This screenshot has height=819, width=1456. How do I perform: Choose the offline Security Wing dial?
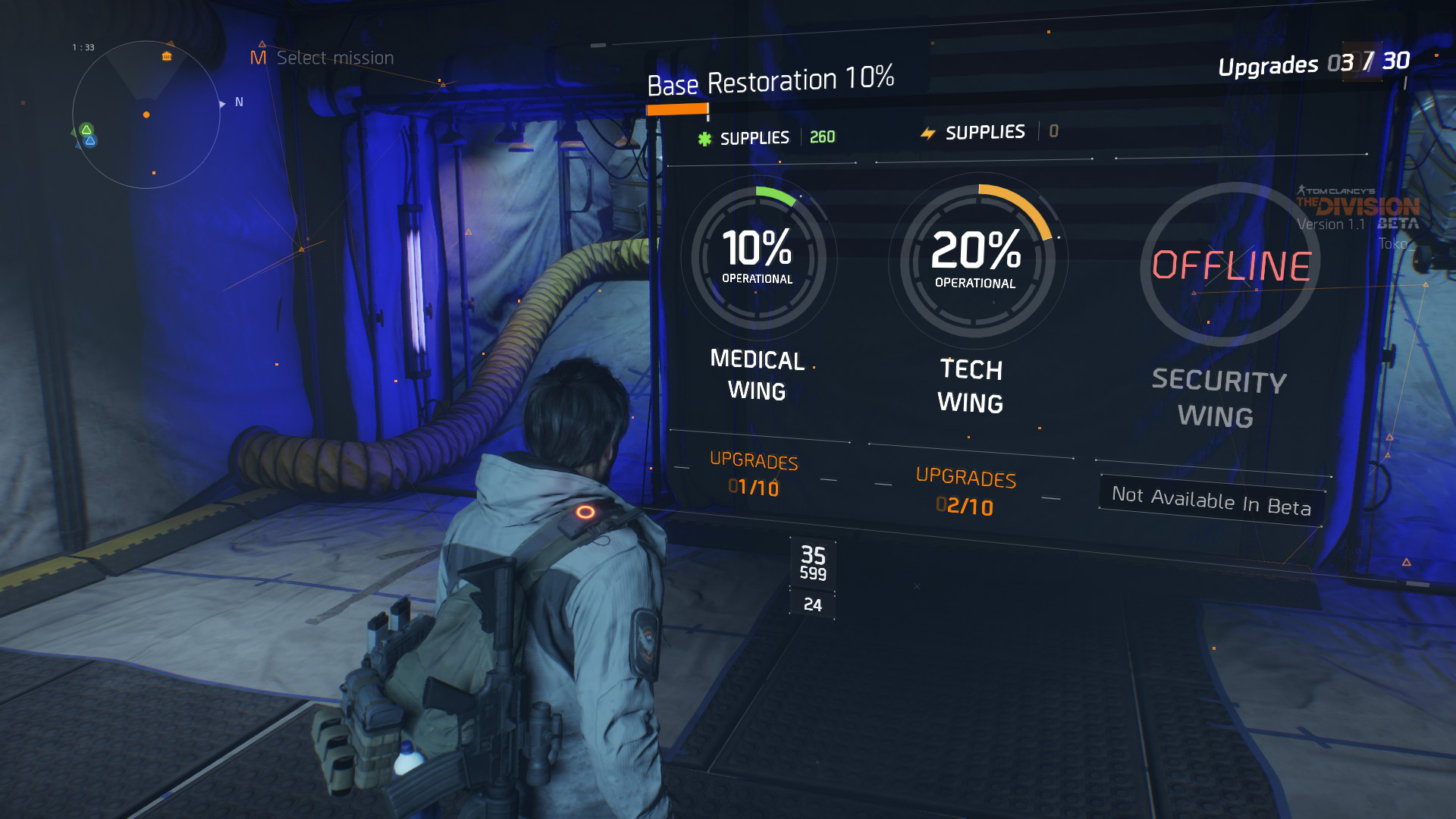click(x=1230, y=265)
